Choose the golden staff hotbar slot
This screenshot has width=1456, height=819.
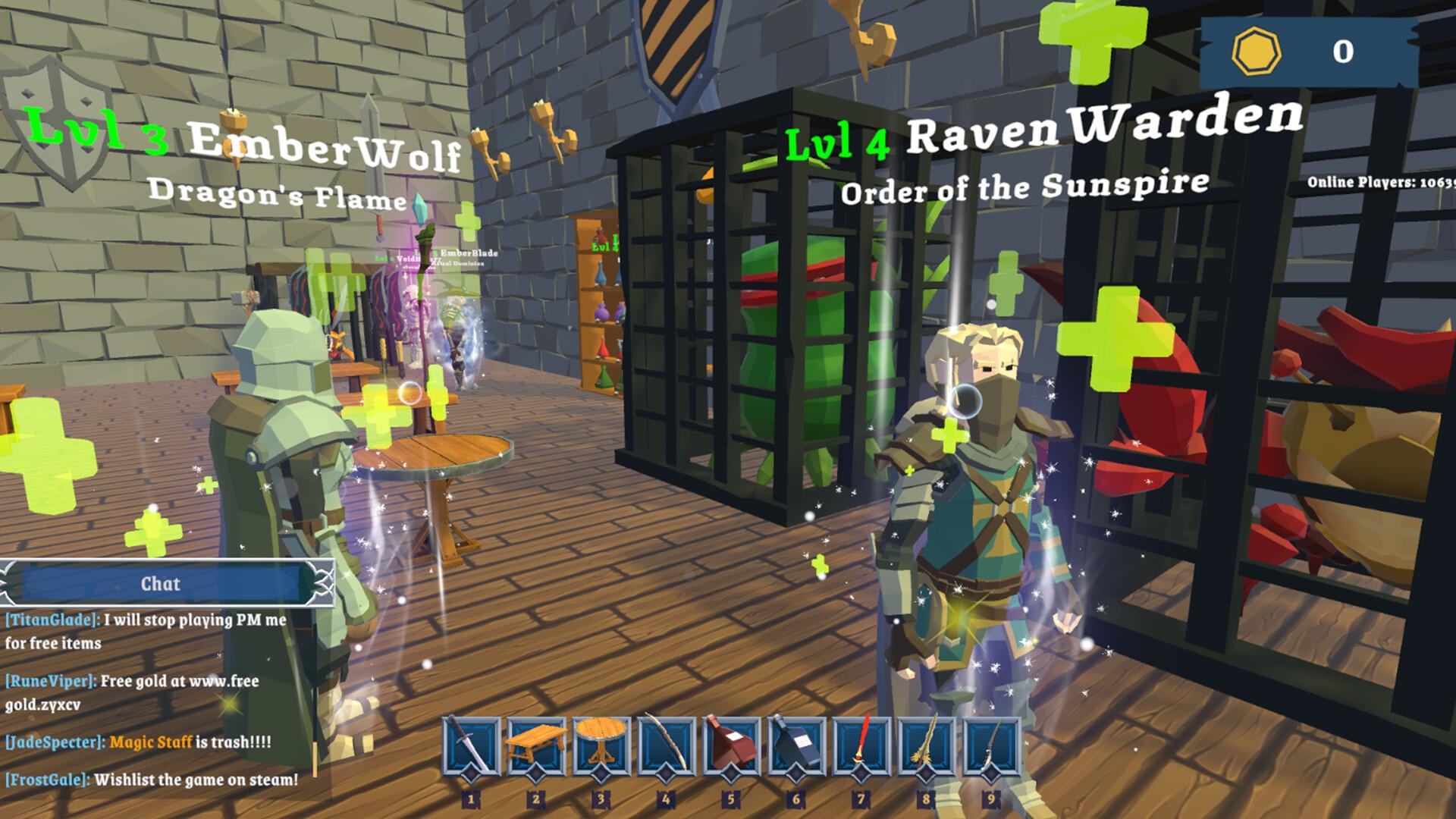[x=926, y=748]
